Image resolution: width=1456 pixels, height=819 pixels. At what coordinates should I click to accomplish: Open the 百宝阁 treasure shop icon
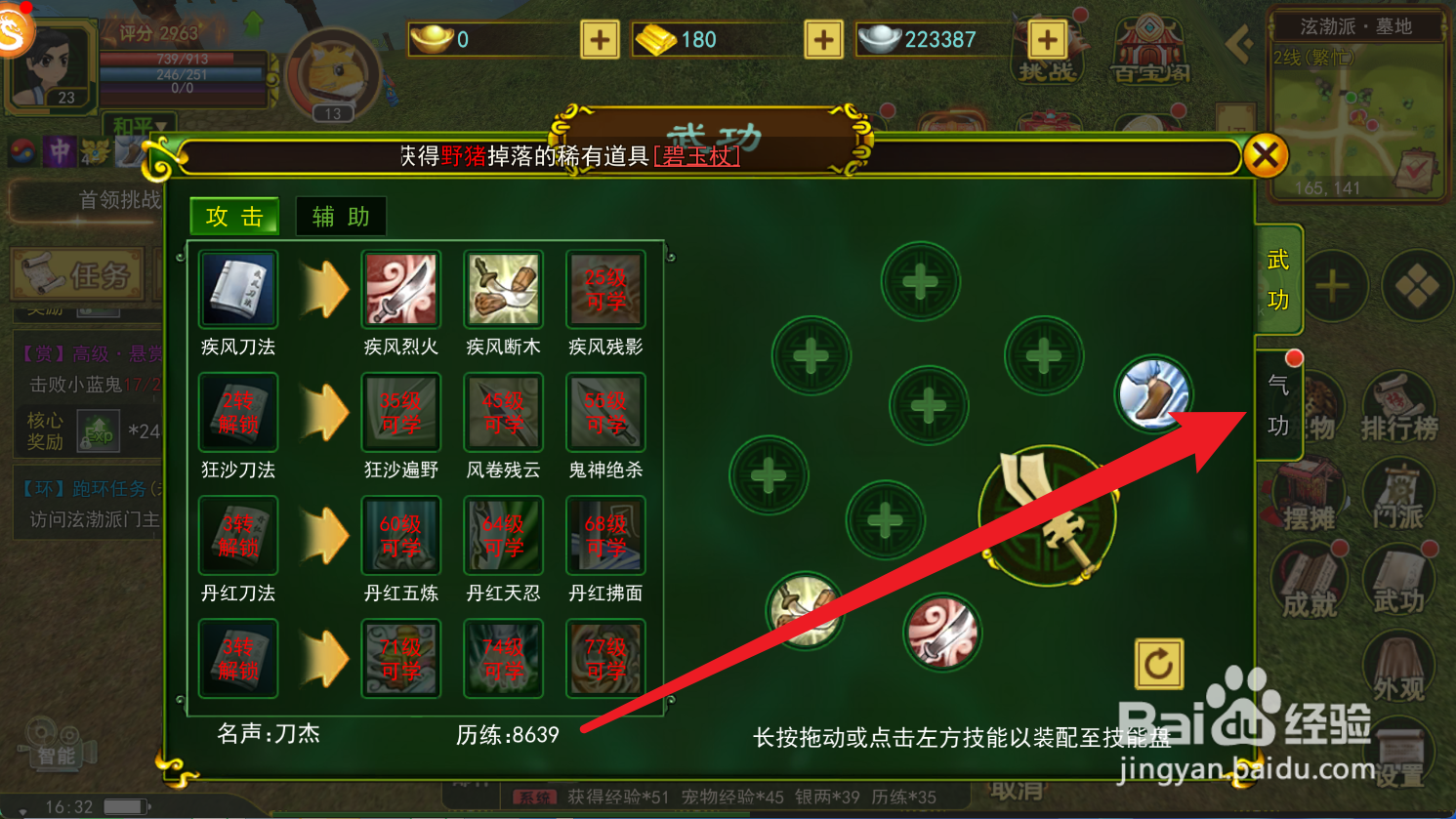[1150, 49]
